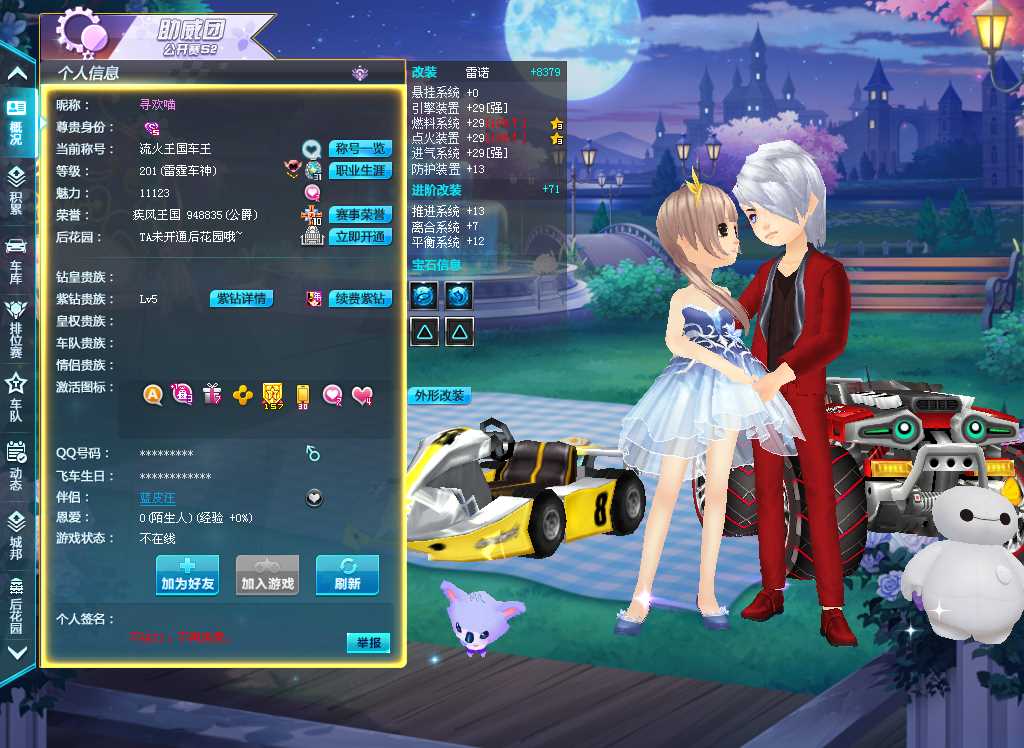This screenshot has width=1024, height=748.
Task: Open 外形改装 appearance modification
Action: [x=439, y=396]
